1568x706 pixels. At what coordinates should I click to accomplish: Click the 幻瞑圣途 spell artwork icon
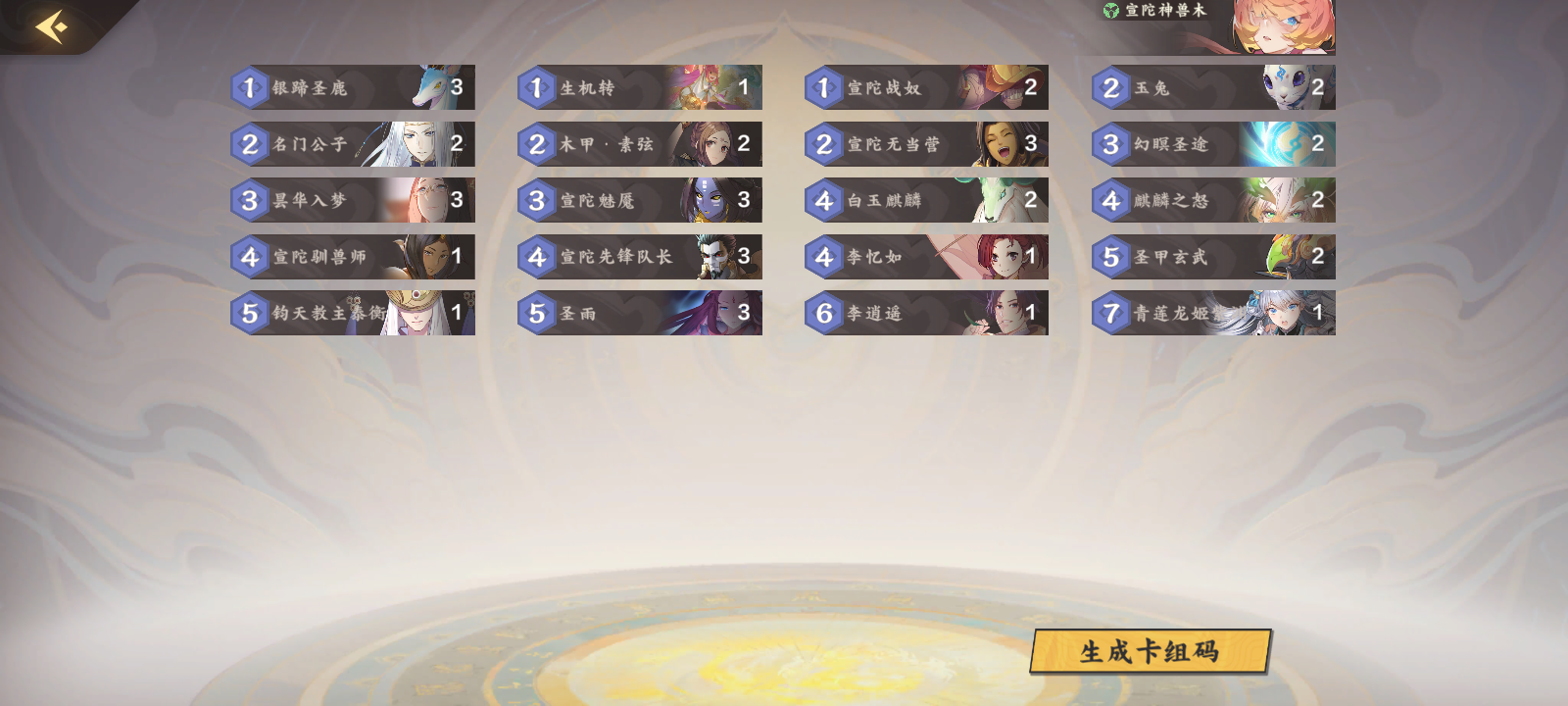(x=1284, y=143)
